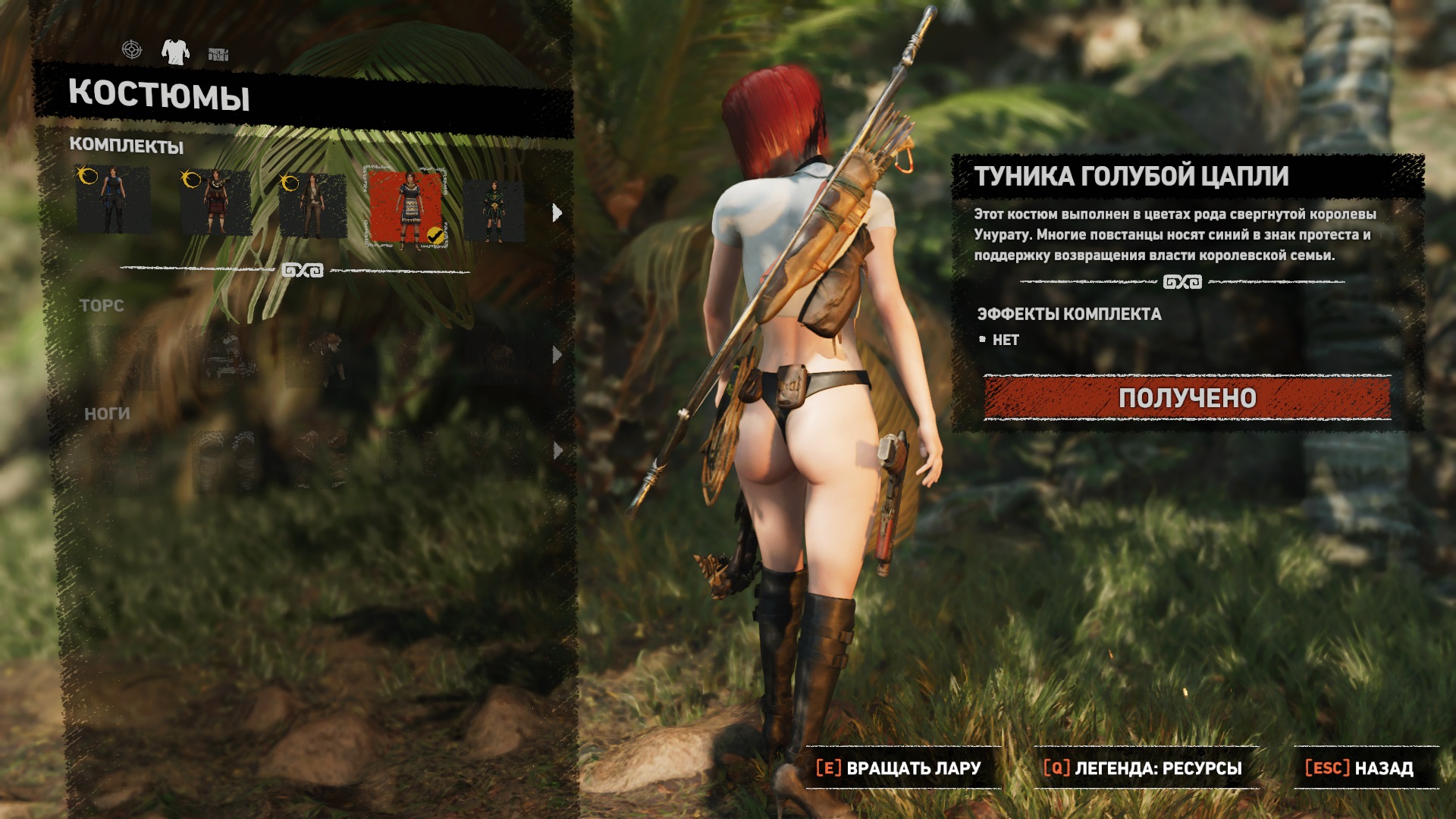1456x819 pixels.
Task: Switch to the backpack inventory tab
Action: tap(218, 54)
